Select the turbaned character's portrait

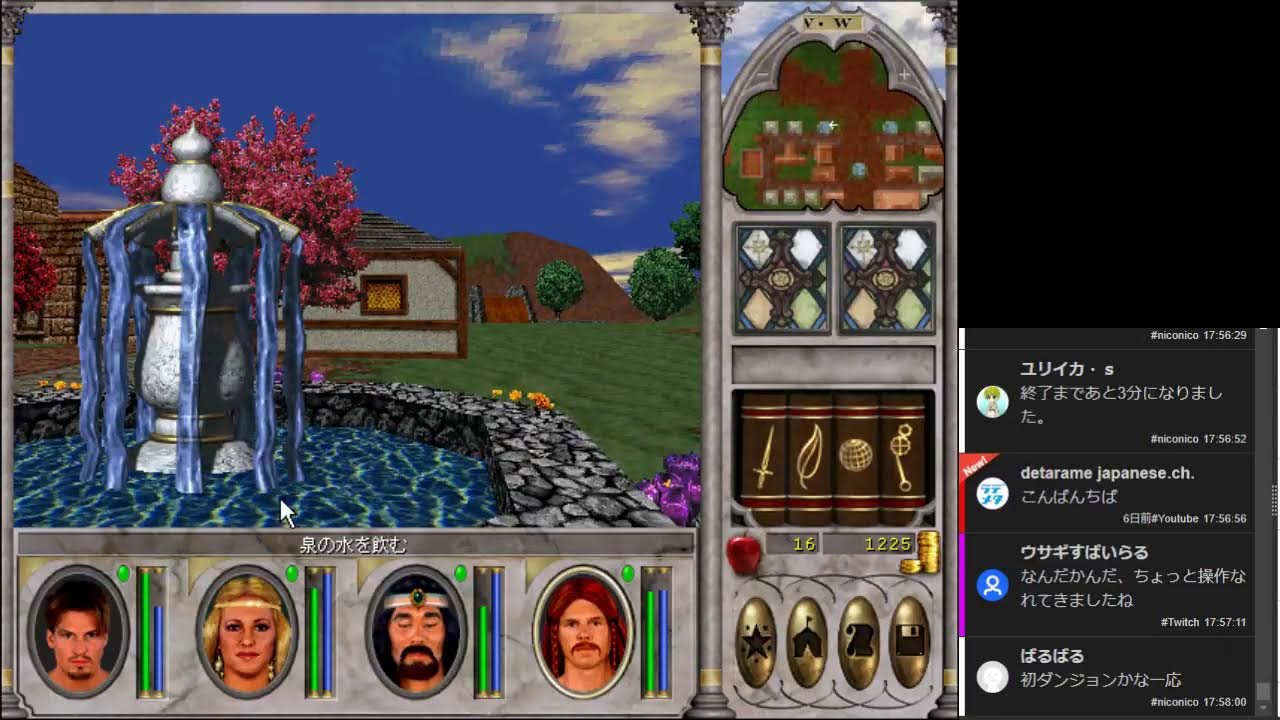(x=415, y=630)
